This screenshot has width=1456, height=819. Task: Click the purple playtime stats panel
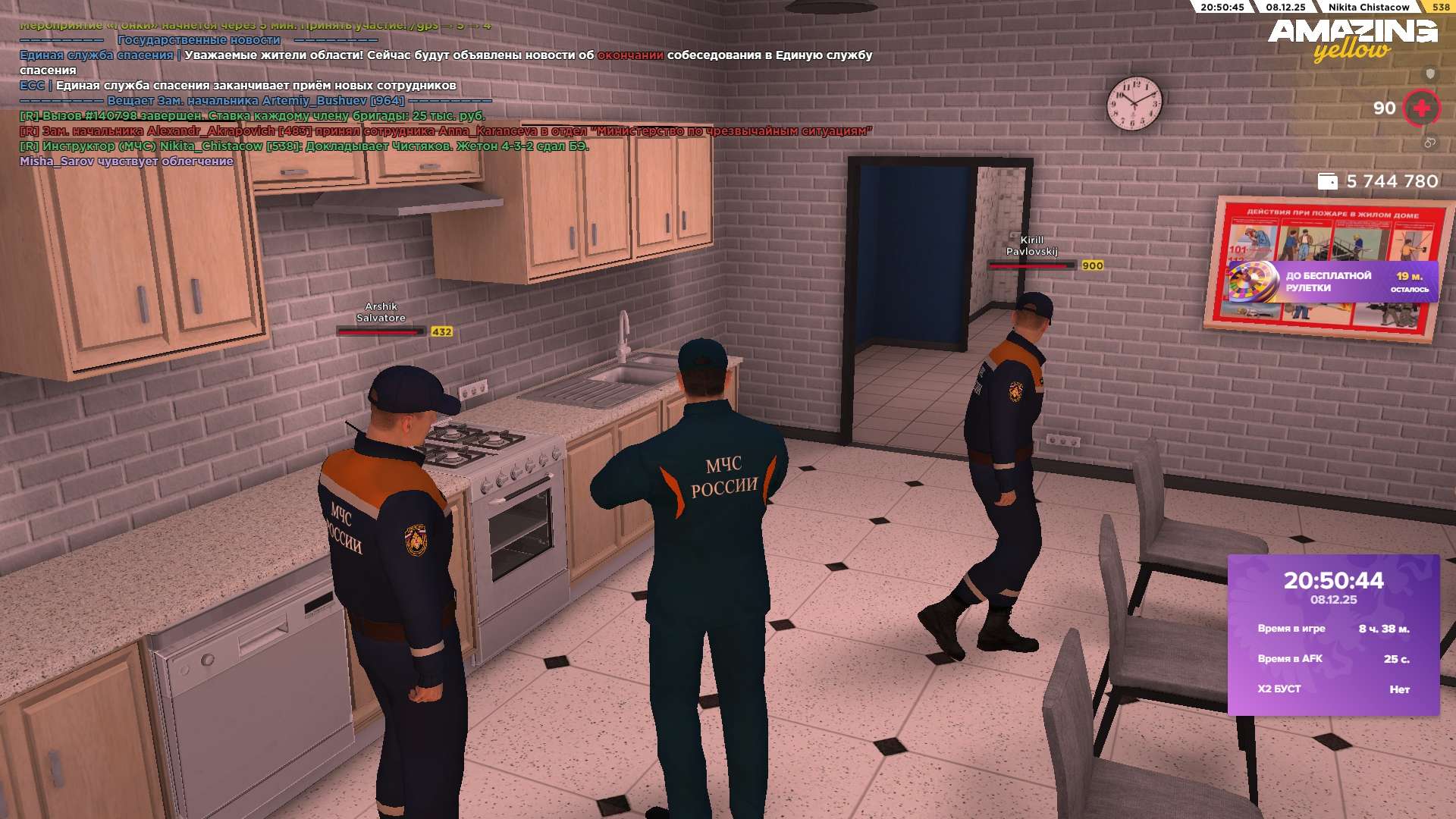tap(1333, 635)
